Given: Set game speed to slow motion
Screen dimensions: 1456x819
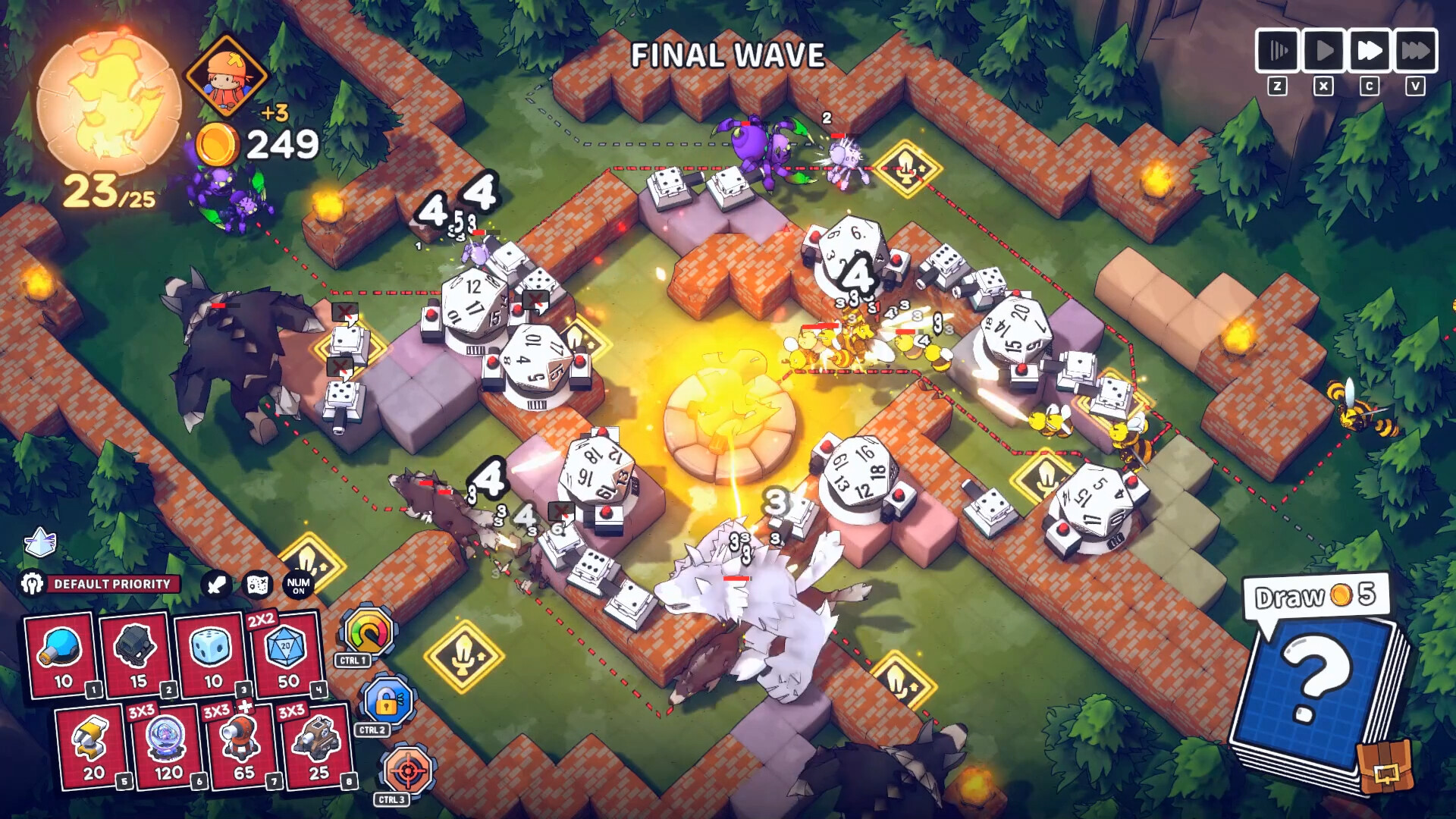Looking at the screenshot, I should click(1278, 51).
